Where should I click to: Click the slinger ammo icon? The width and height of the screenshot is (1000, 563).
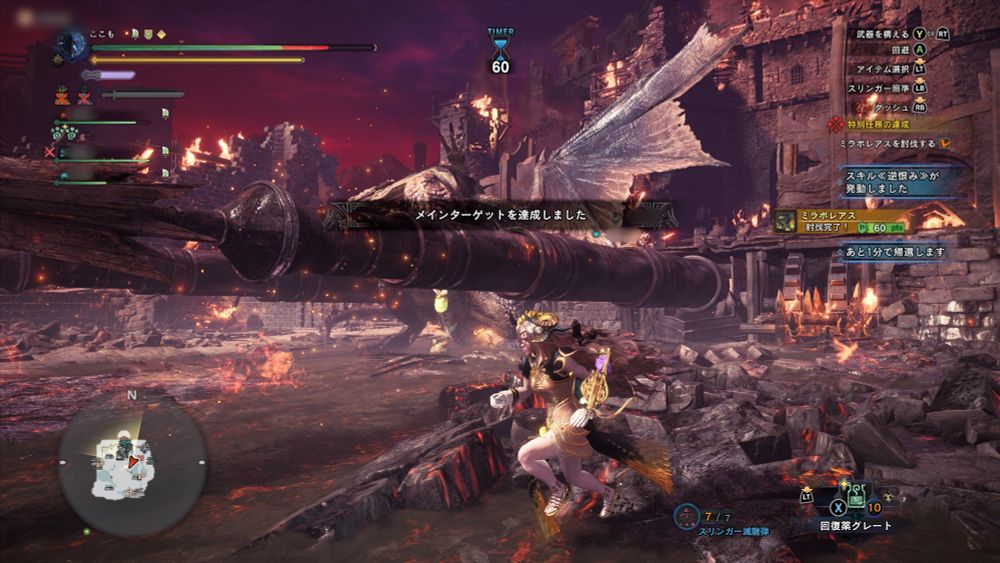tap(686, 516)
